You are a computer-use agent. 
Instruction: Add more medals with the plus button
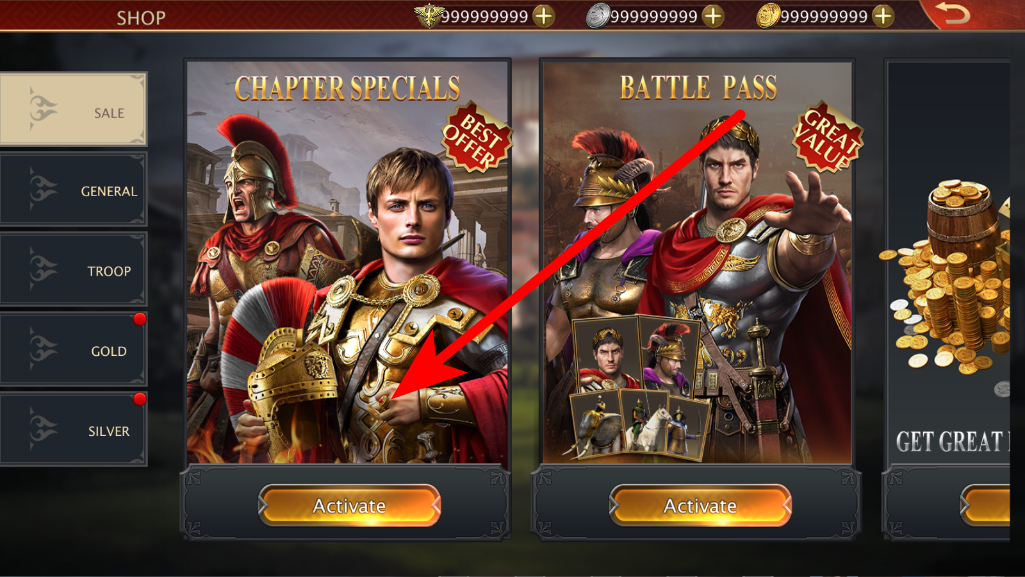pyautogui.click(x=543, y=16)
